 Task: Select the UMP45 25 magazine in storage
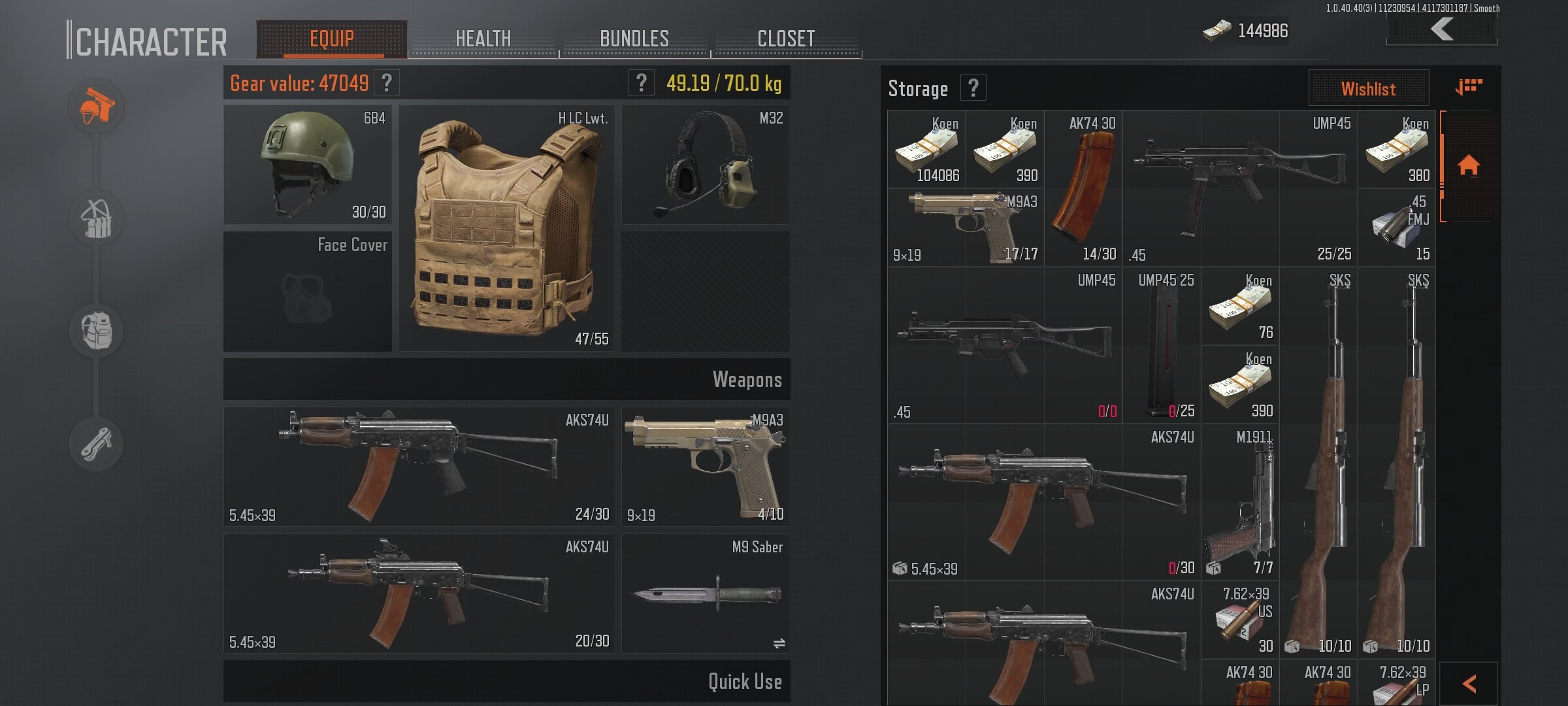click(1162, 345)
